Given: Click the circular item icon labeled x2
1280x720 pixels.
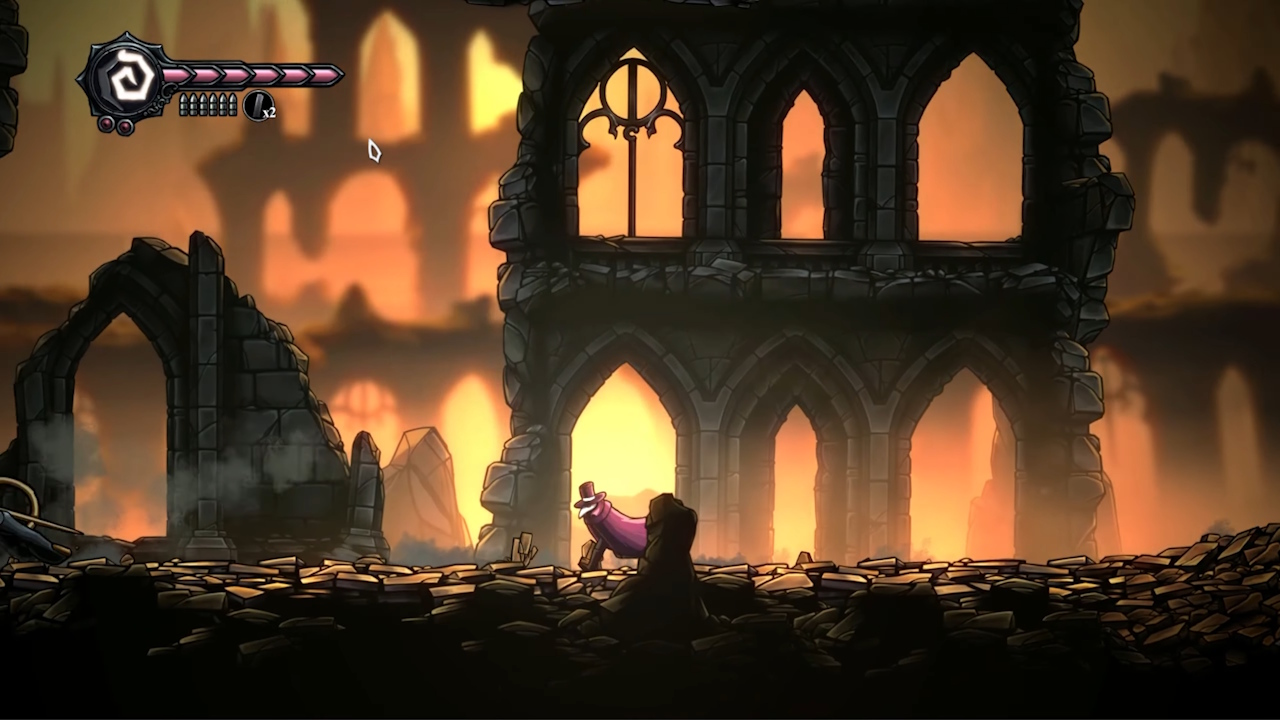Looking at the screenshot, I should (258, 105).
